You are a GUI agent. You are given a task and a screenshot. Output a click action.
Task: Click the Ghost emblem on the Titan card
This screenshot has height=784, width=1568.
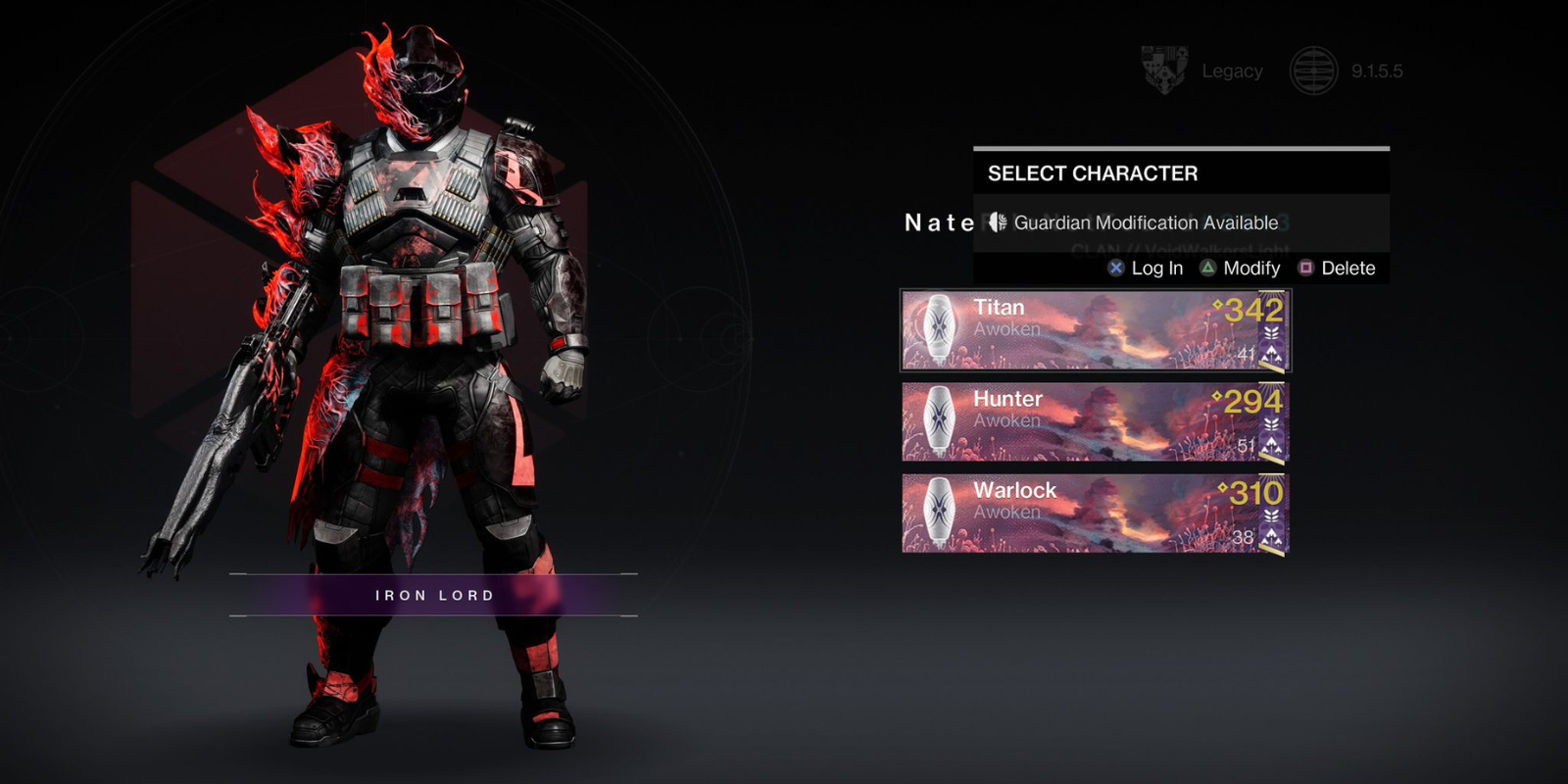pos(940,330)
